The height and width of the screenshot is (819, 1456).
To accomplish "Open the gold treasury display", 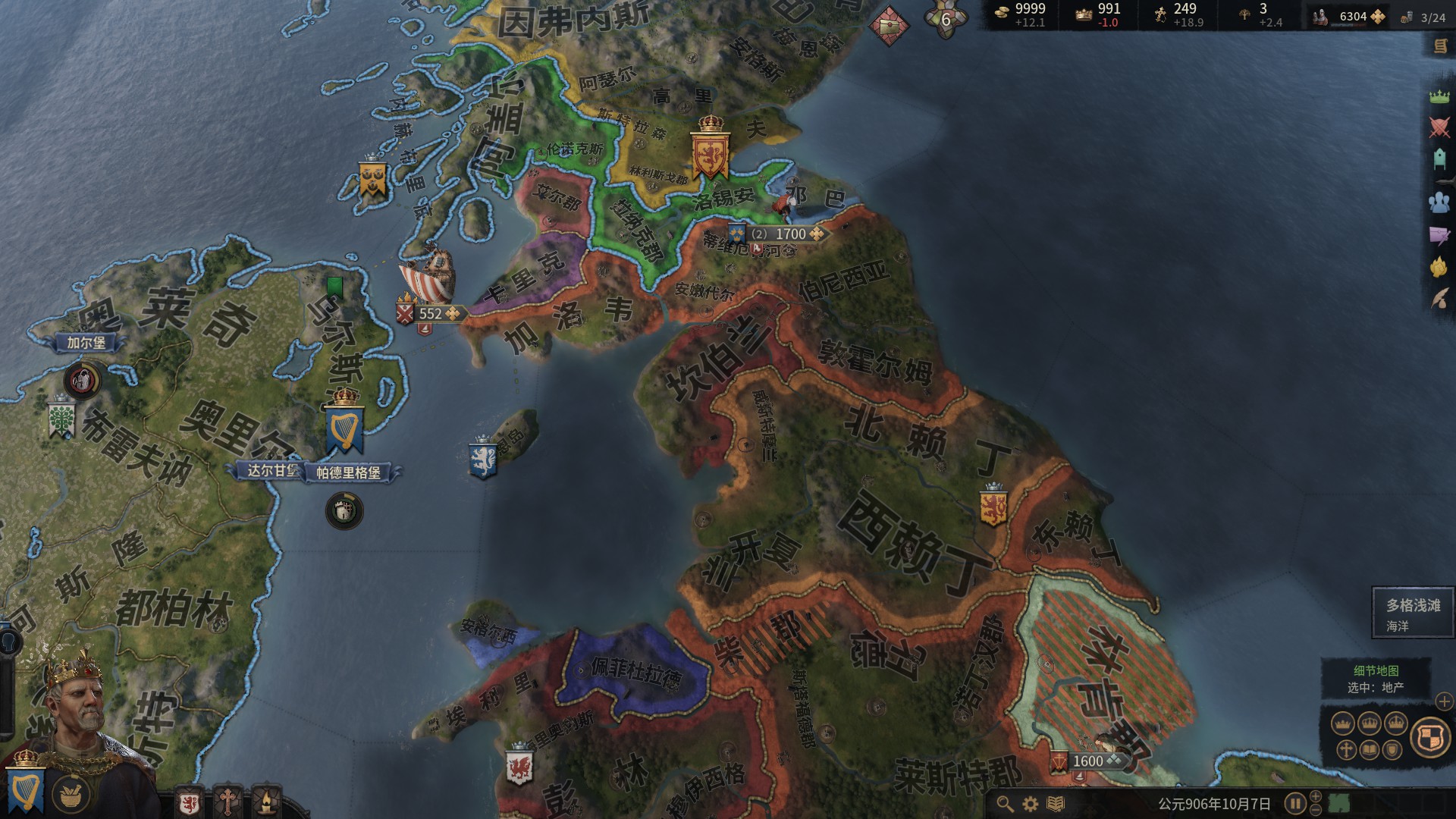I will pyautogui.click(x=1021, y=14).
